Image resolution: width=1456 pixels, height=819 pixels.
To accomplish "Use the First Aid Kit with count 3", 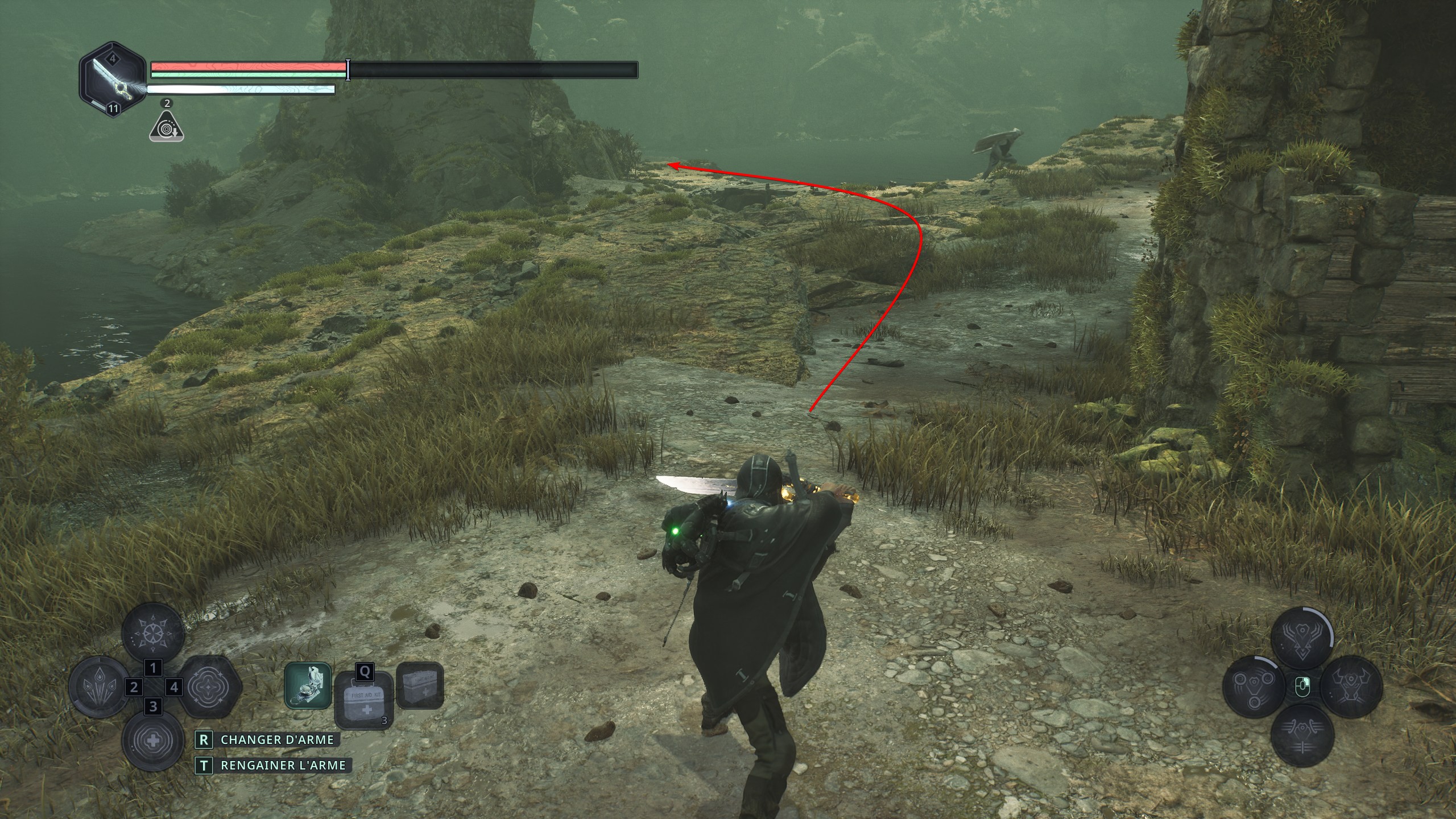I will pos(363,700).
